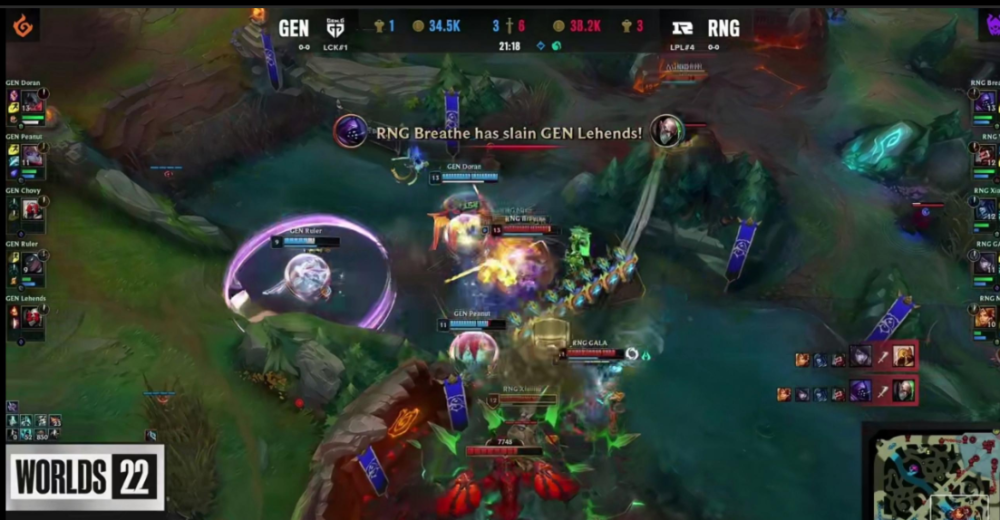Select GEN Ruler's champion portrait
Image resolution: width=1000 pixels, height=520 pixels.
click(x=32, y=262)
